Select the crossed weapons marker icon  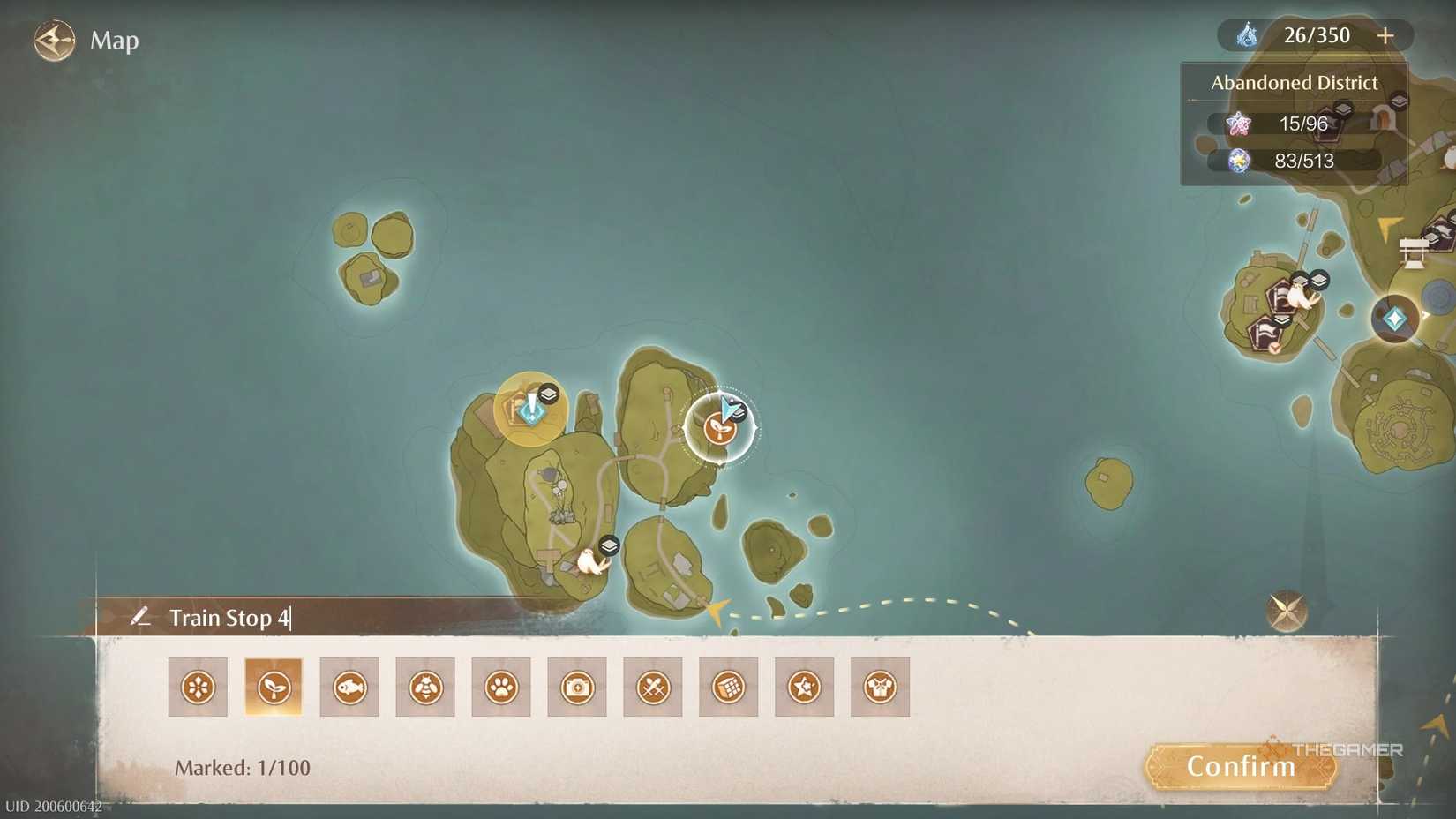pyautogui.click(x=653, y=687)
